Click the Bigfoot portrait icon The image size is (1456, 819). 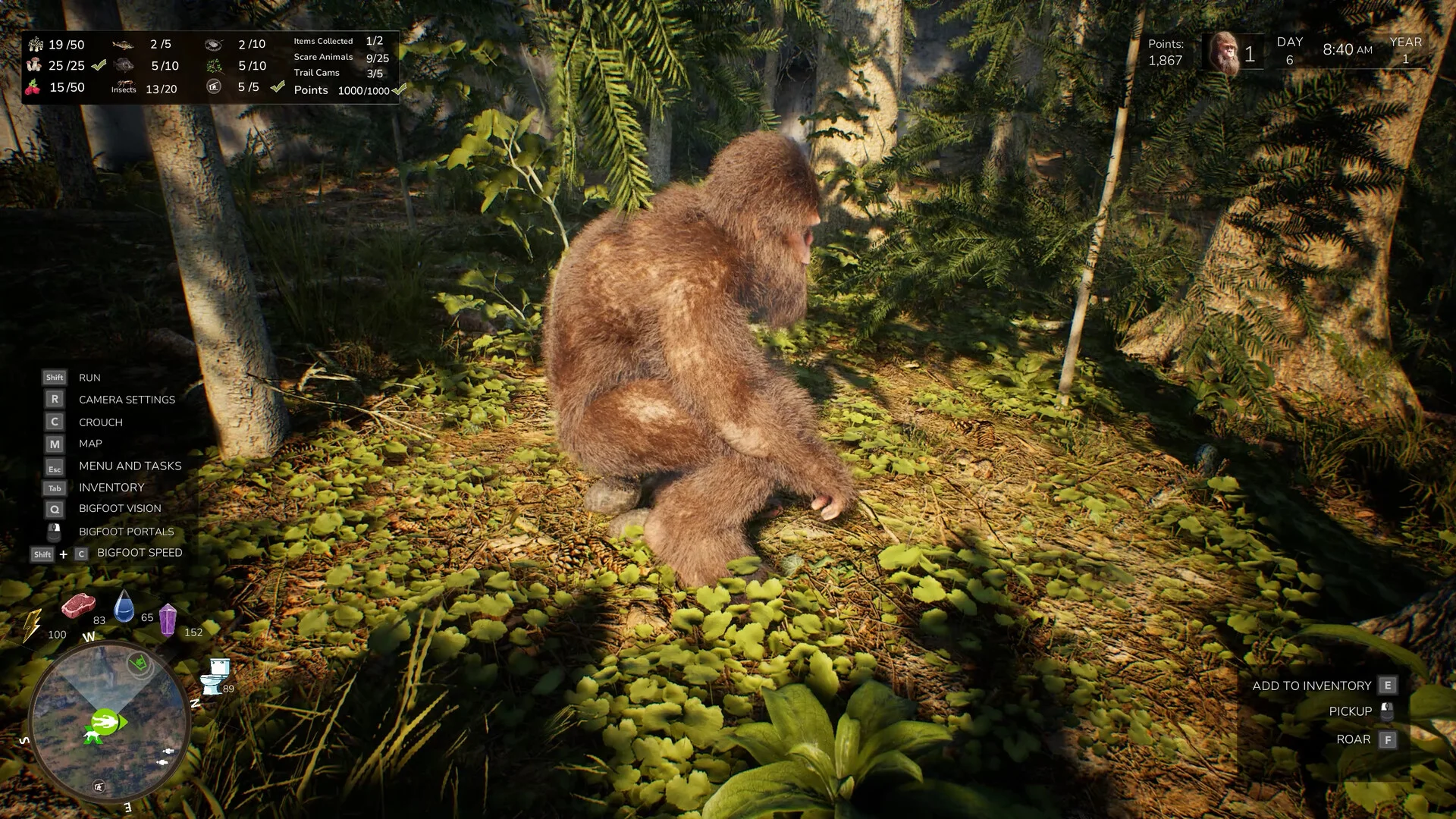1224,52
